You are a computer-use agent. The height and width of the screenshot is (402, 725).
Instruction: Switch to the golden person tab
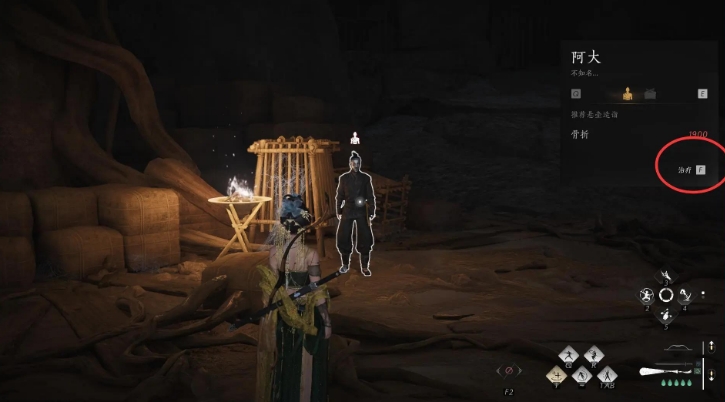click(628, 94)
